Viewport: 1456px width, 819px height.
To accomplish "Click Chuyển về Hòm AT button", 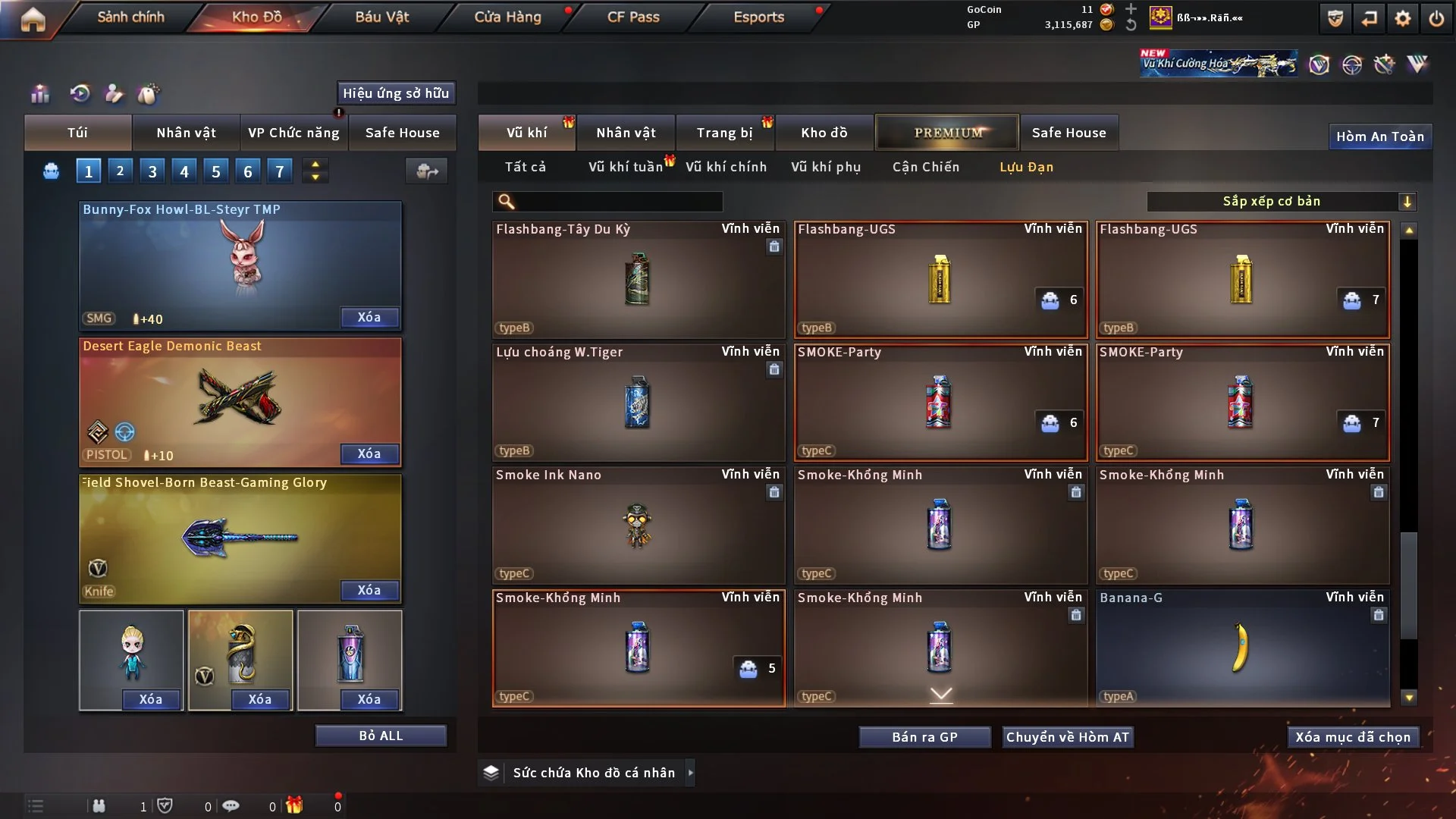I will (1068, 737).
